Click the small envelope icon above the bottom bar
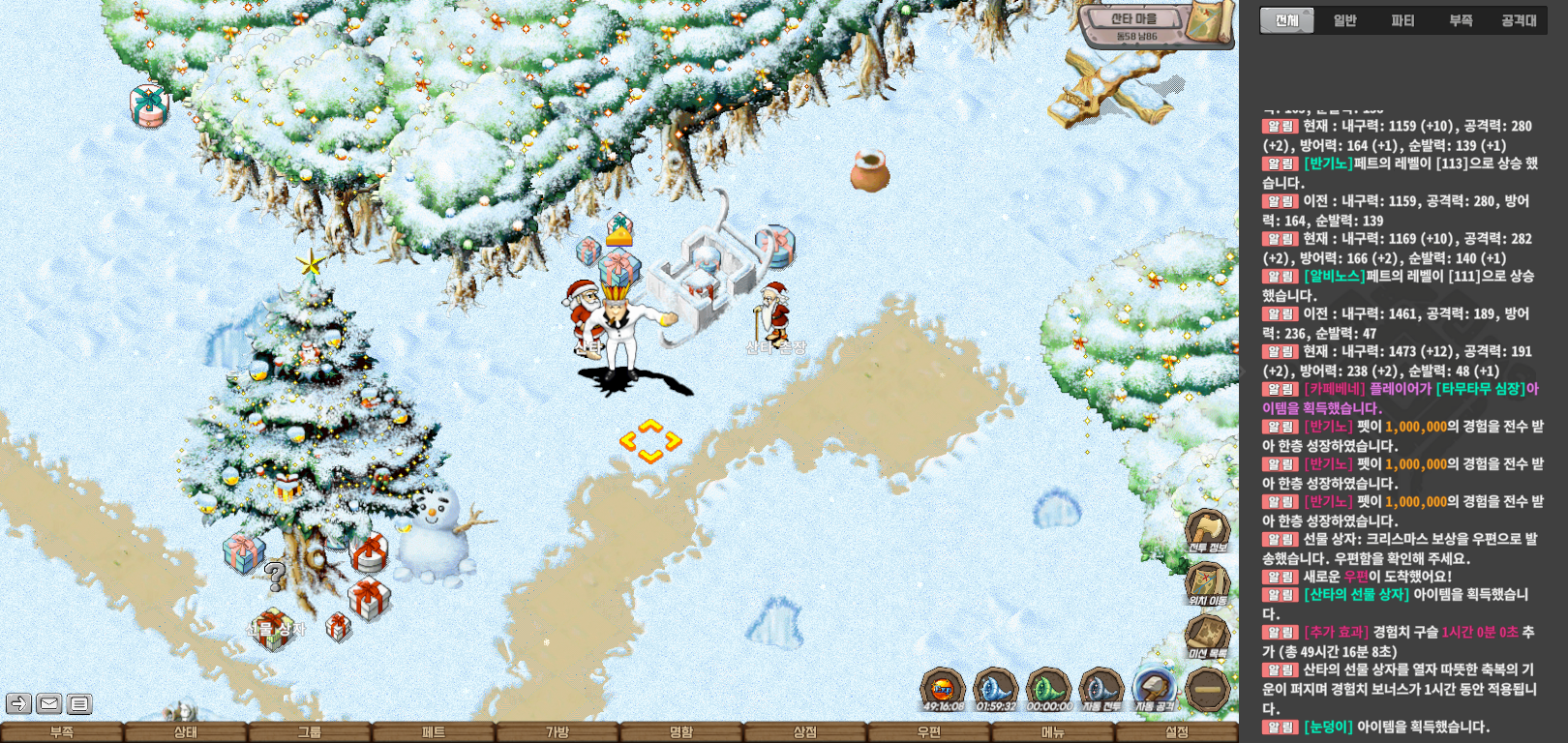 49,703
